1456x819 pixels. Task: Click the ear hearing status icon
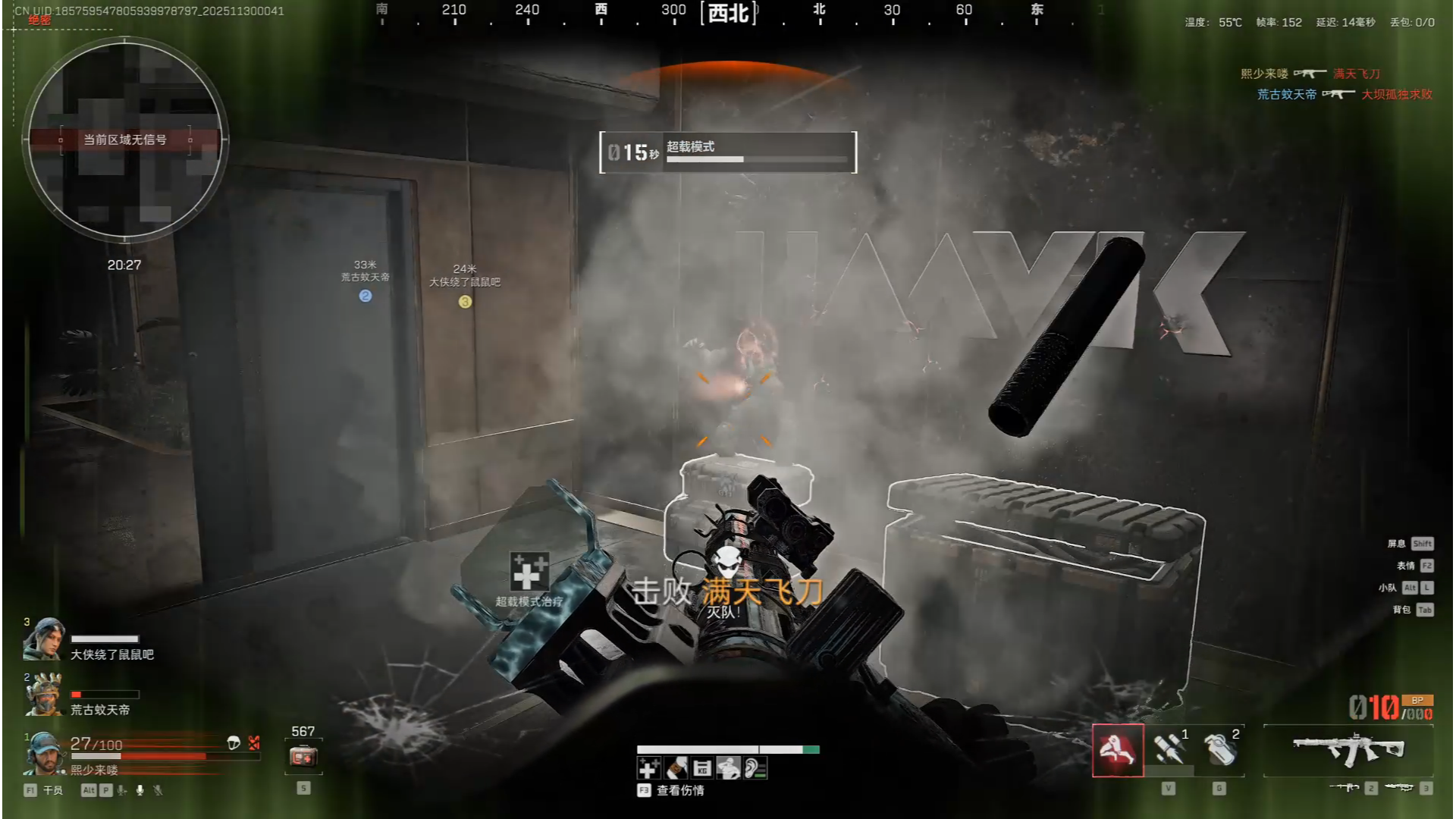coord(755,769)
